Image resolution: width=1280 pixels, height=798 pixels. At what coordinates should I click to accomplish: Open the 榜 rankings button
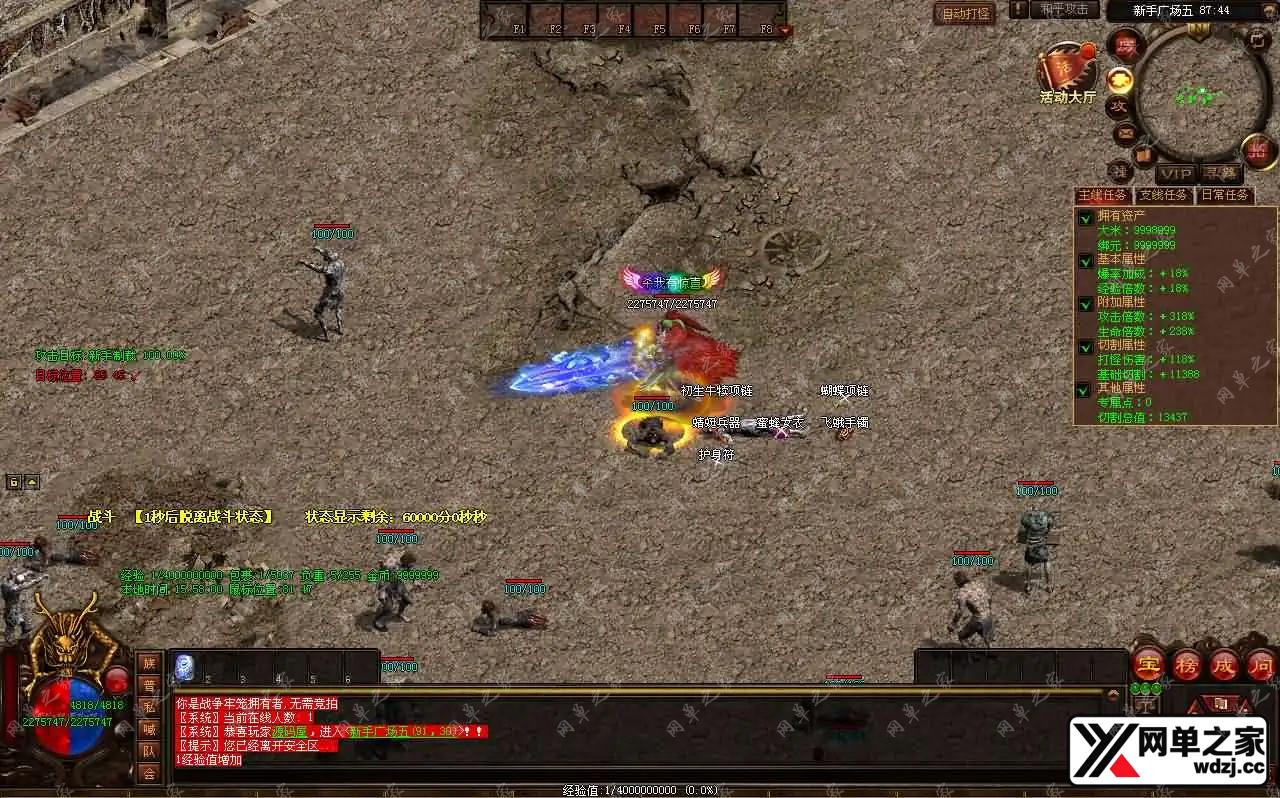click(x=1186, y=664)
